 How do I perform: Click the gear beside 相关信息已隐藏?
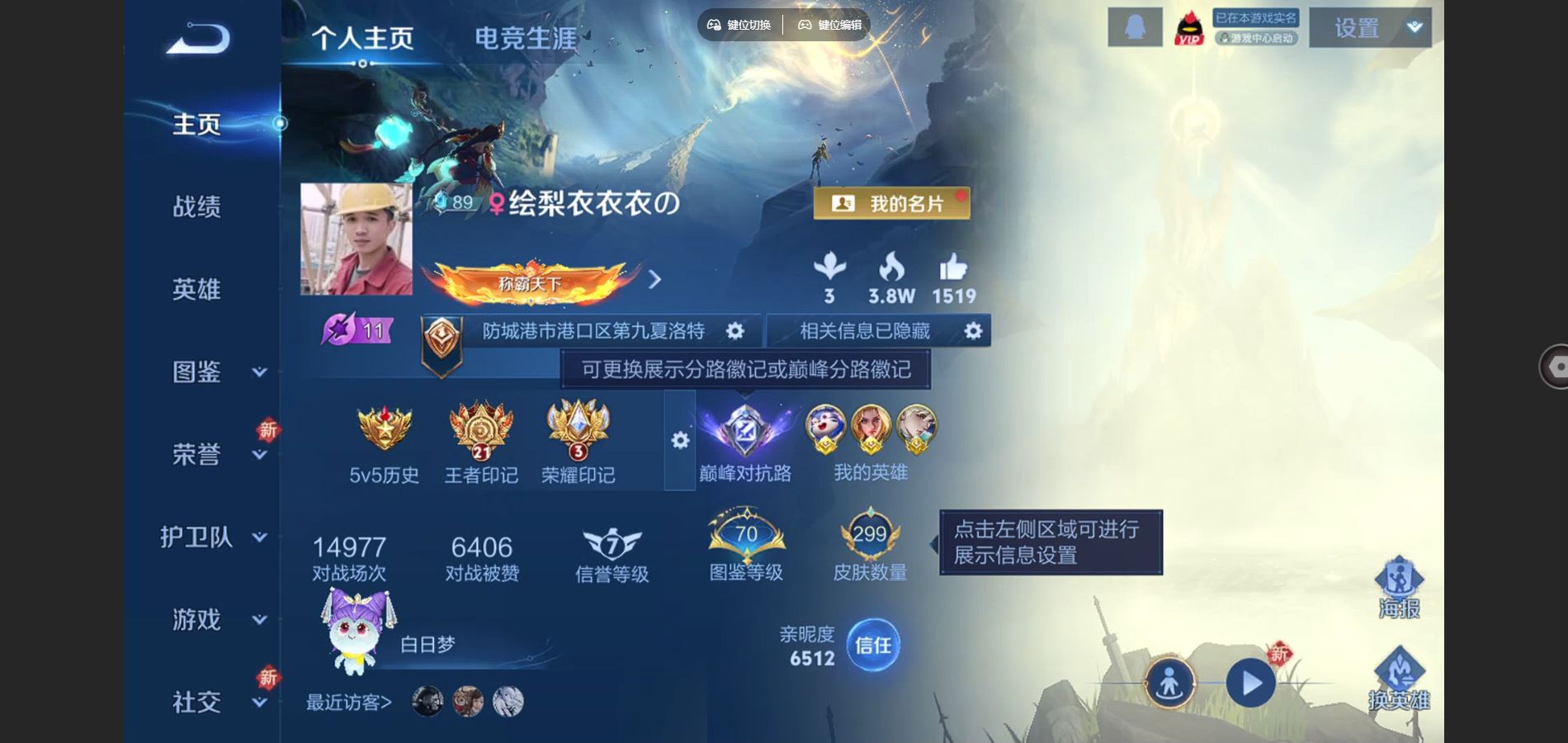click(972, 330)
